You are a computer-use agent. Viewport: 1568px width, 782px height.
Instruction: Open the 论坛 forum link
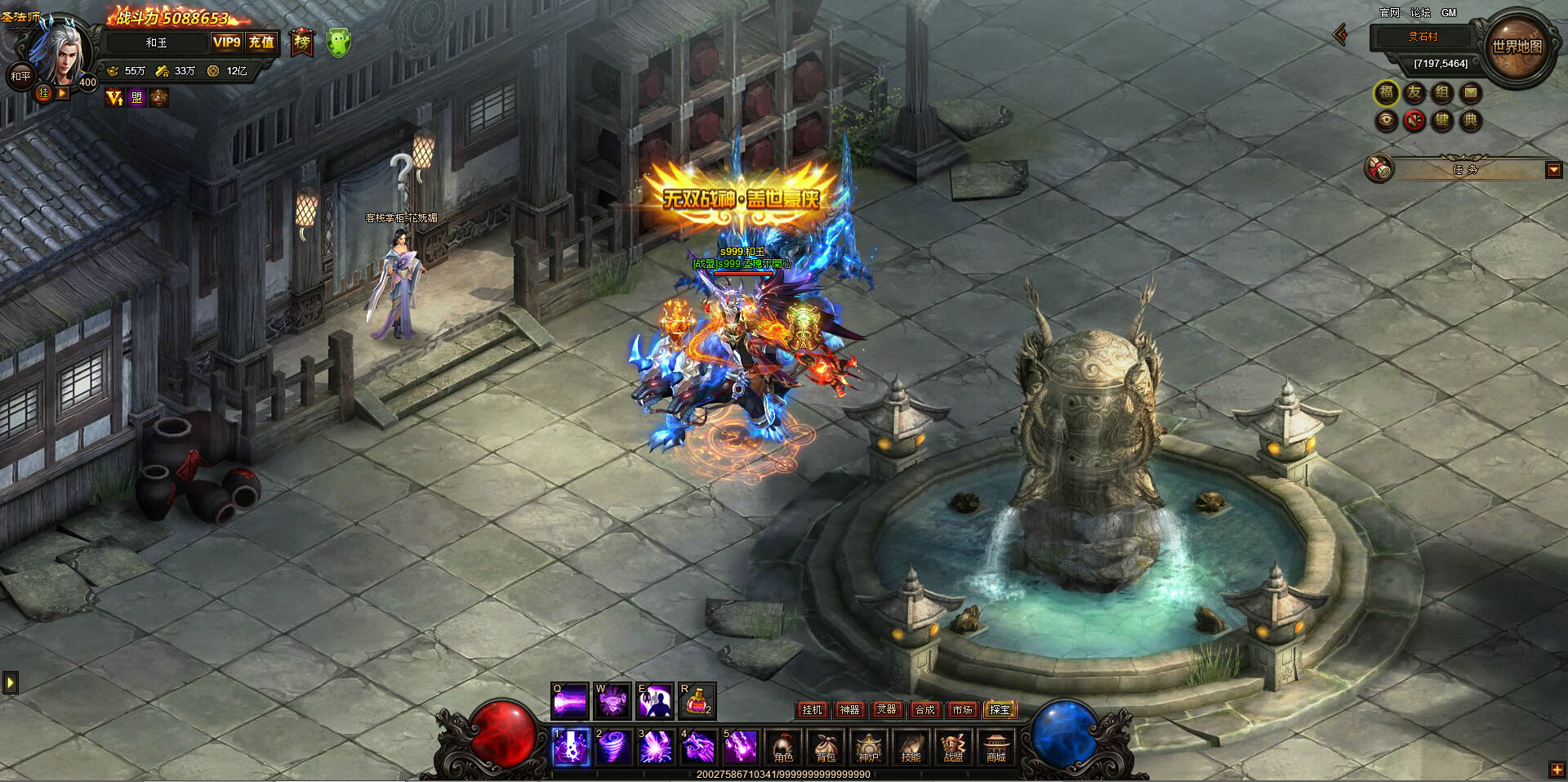coord(1420,13)
